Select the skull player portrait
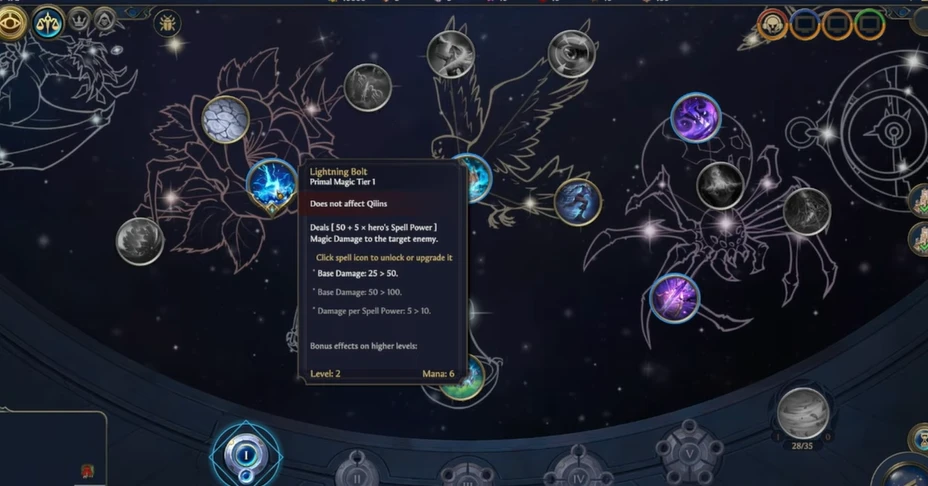Image resolution: width=928 pixels, height=486 pixels. click(x=773, y=24)
